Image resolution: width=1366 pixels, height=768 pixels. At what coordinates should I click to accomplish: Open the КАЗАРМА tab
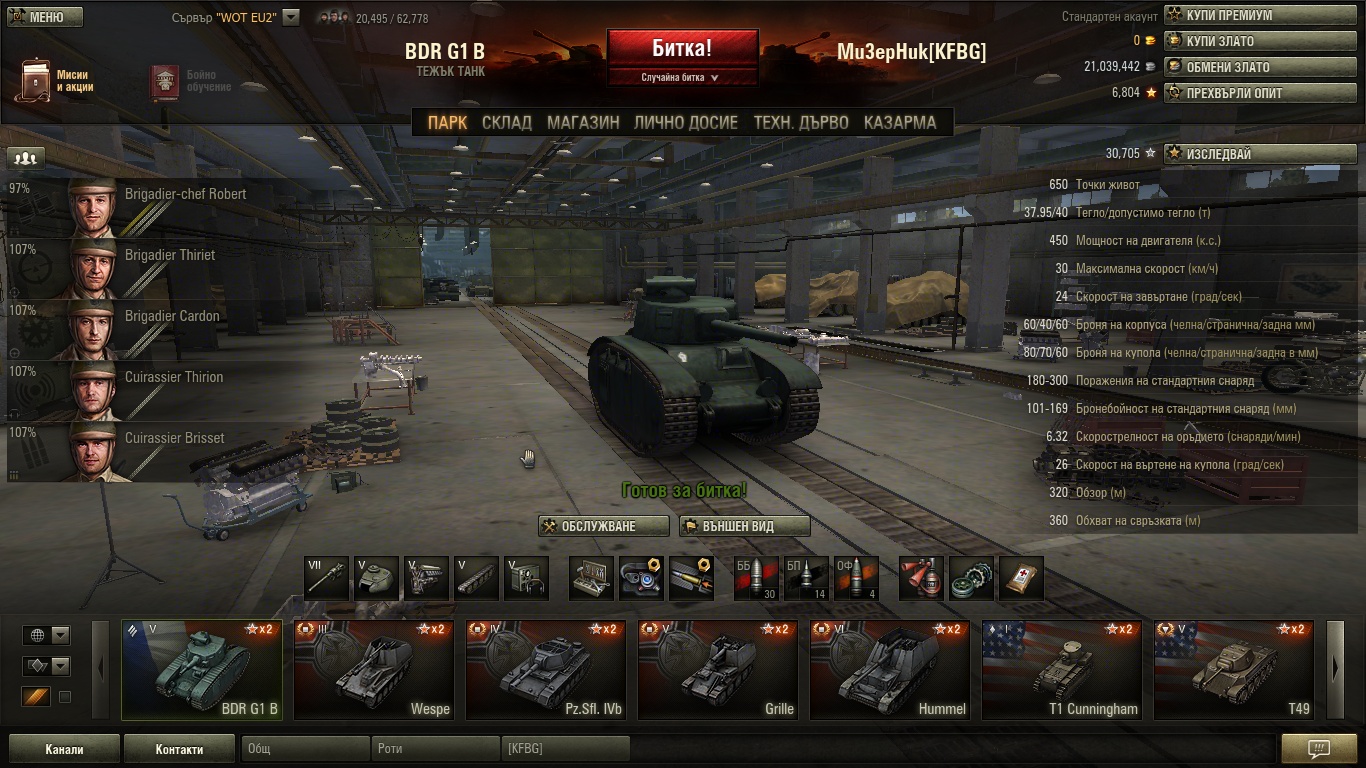coord(899,123)
